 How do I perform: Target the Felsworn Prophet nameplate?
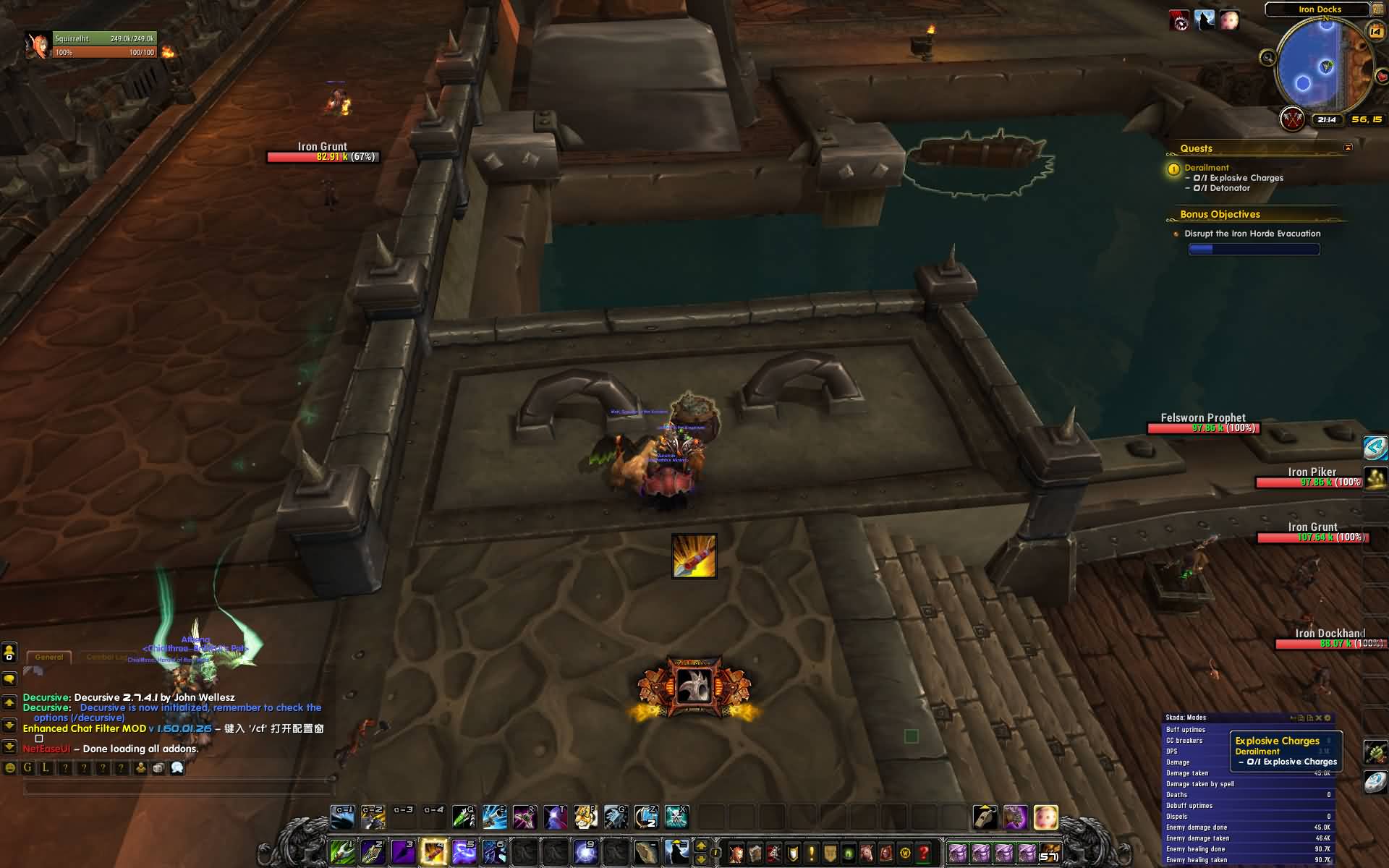point(1203,423)
